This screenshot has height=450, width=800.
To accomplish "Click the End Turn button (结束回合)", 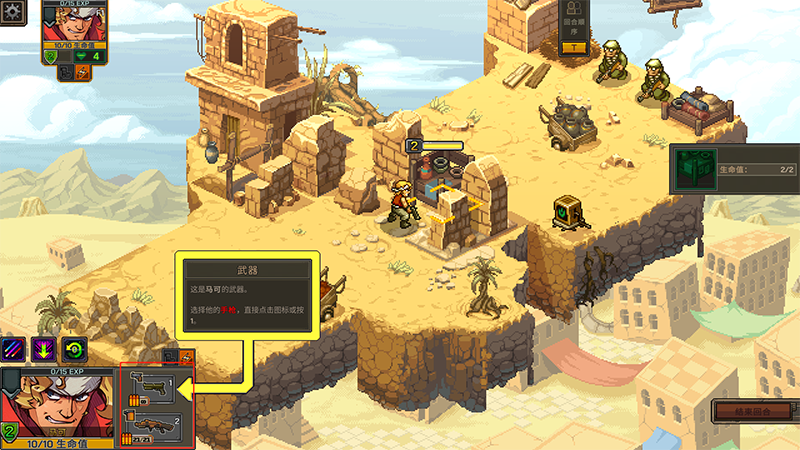I will (x=754, y=411).
